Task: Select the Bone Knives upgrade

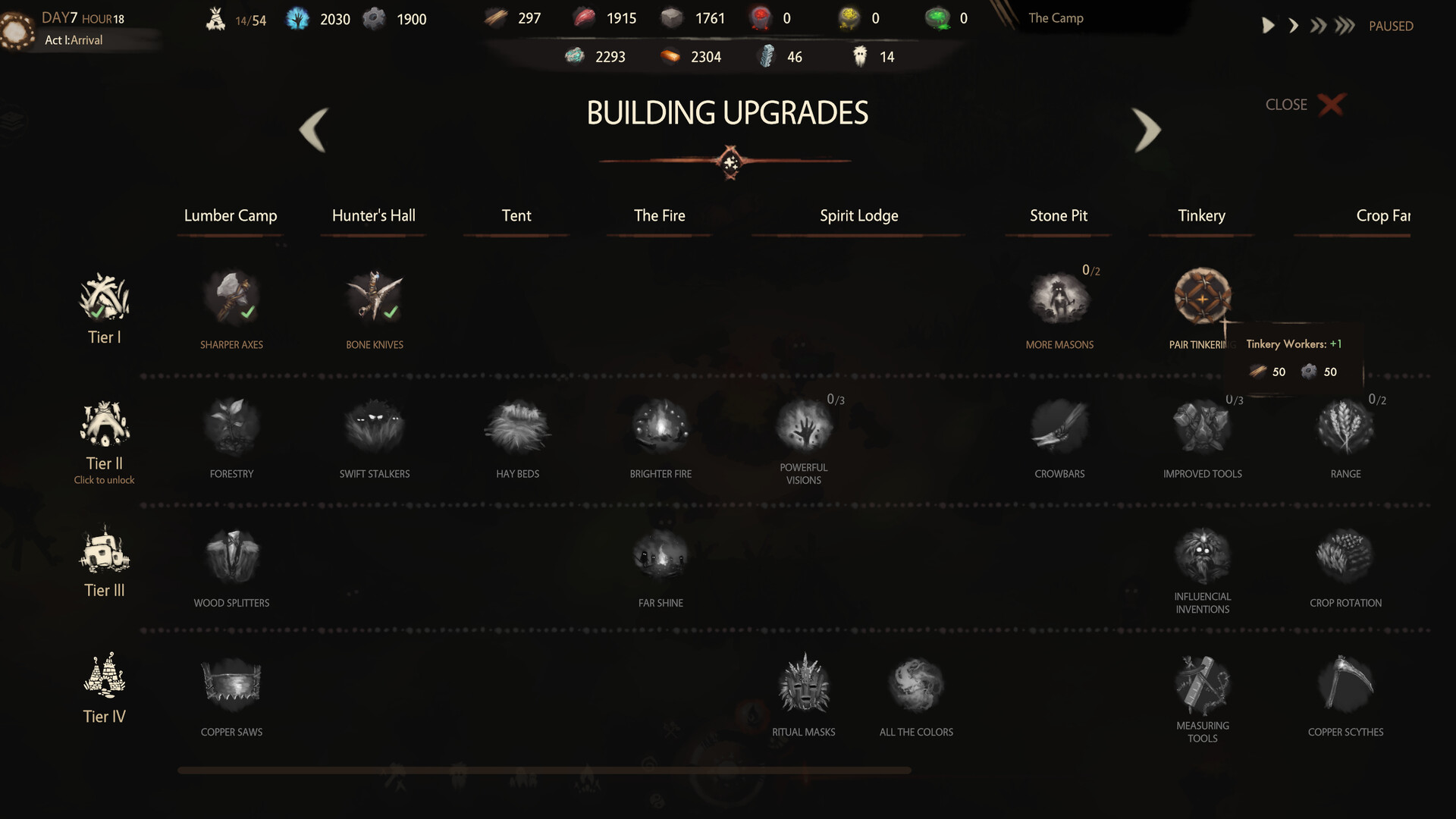Action: coord(374,298)
